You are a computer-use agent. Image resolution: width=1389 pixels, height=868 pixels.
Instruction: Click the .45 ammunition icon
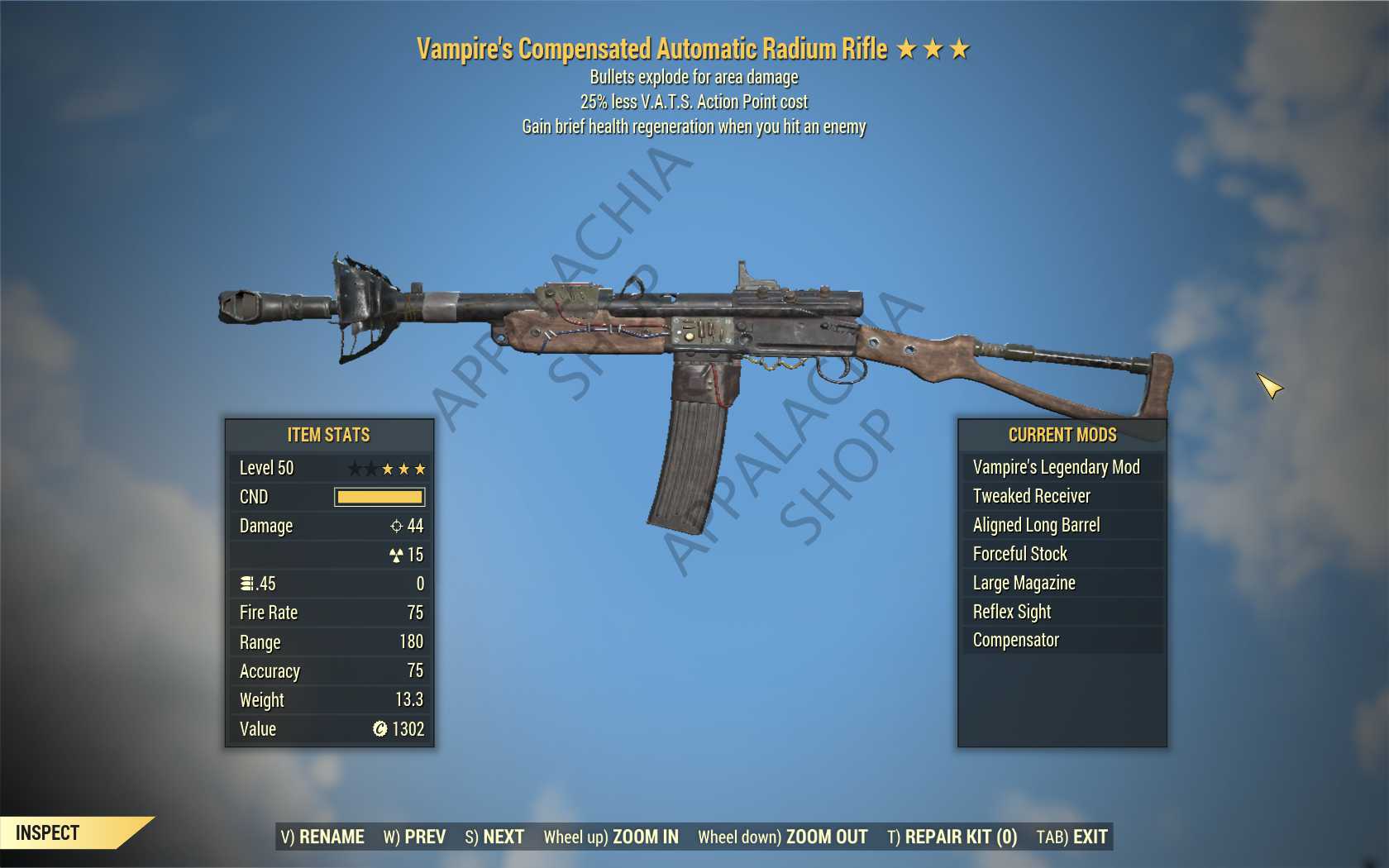(x=246, y=583)
